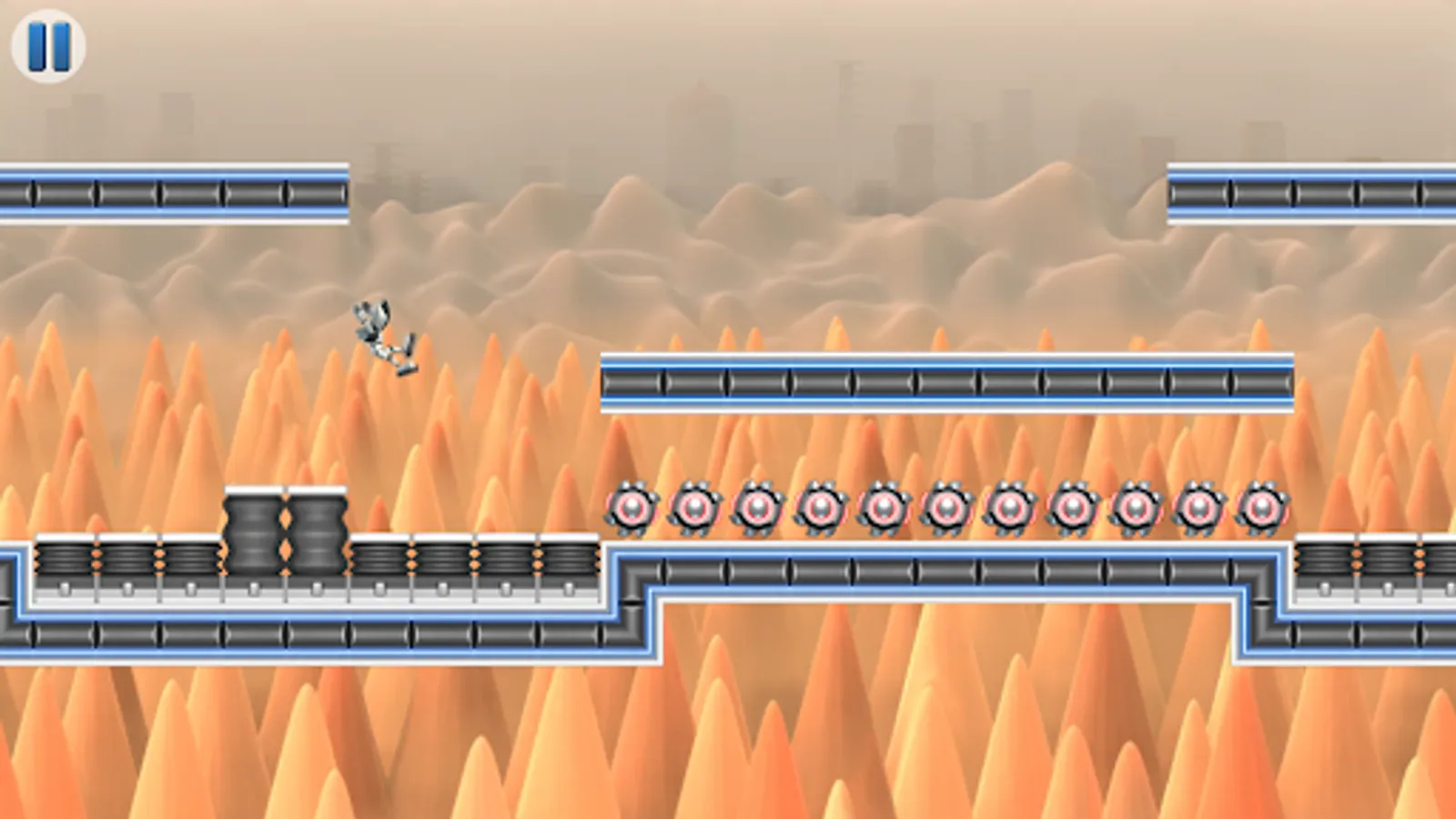Click the top-right elevated platform
This screenshot has height=819, width=1456.
pos(1310,191)
